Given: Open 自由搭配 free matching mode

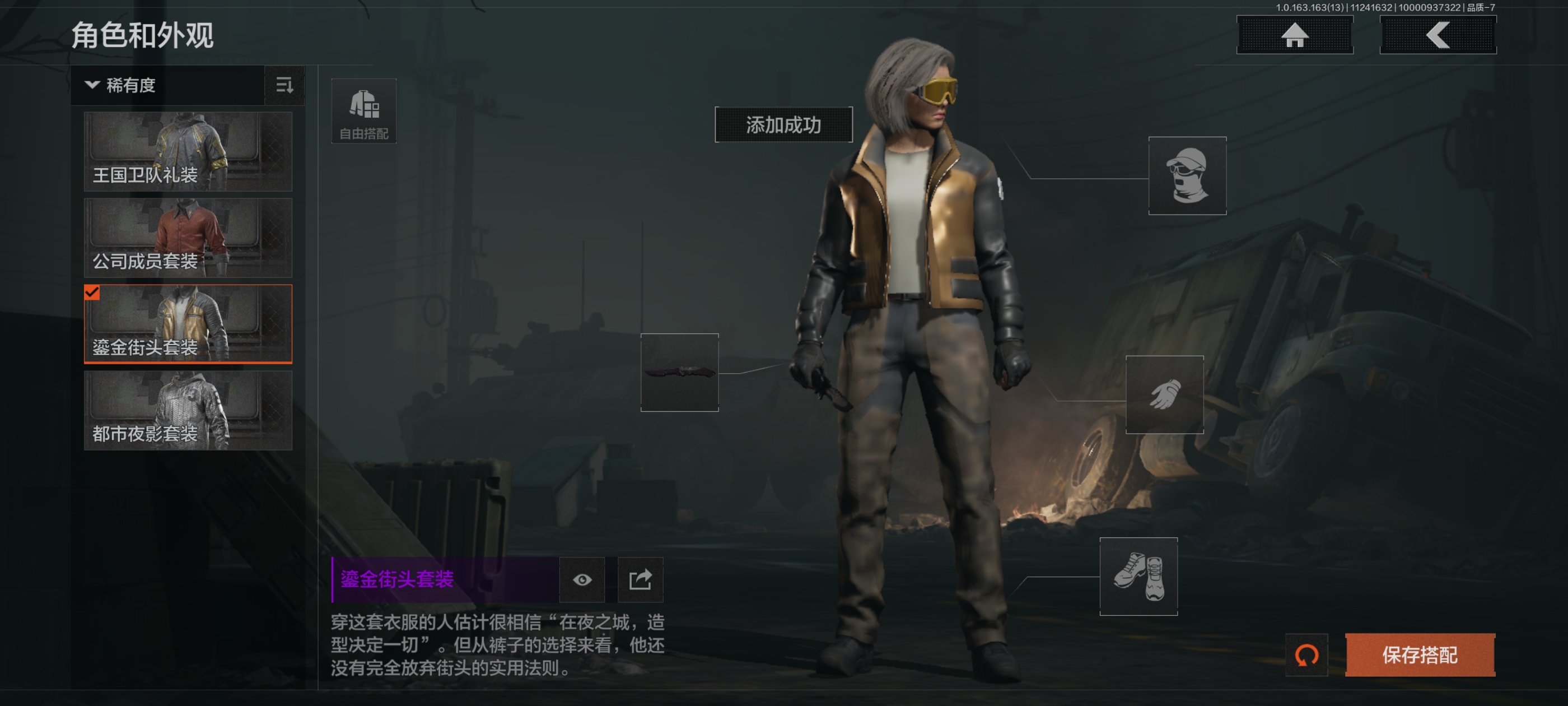Looking at the screenshot, I should (x=364, y=112).
